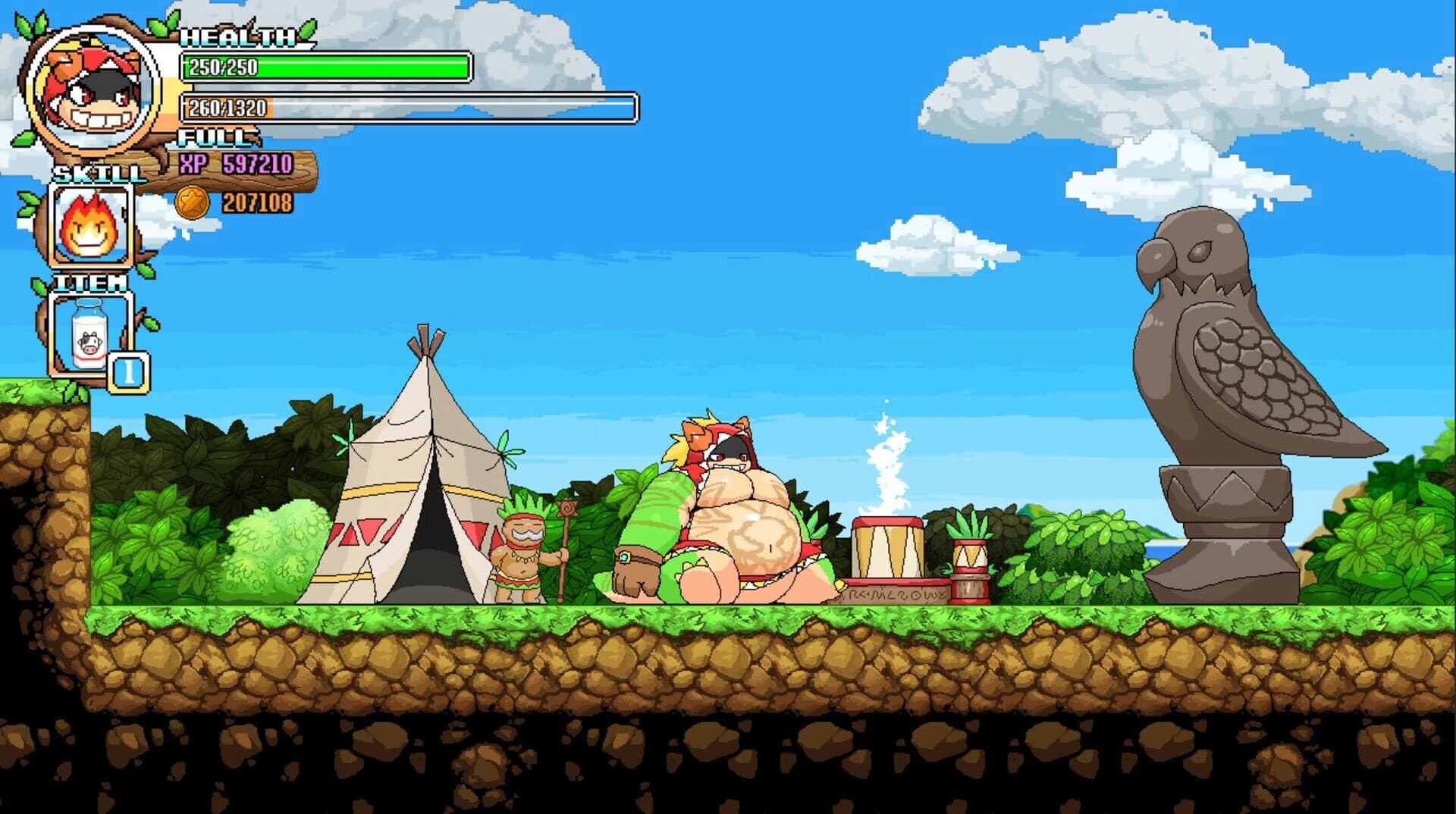This screenshot has width=1456, height=814.
Task: Select the fireball Skill icon
Action: point(89,226)
